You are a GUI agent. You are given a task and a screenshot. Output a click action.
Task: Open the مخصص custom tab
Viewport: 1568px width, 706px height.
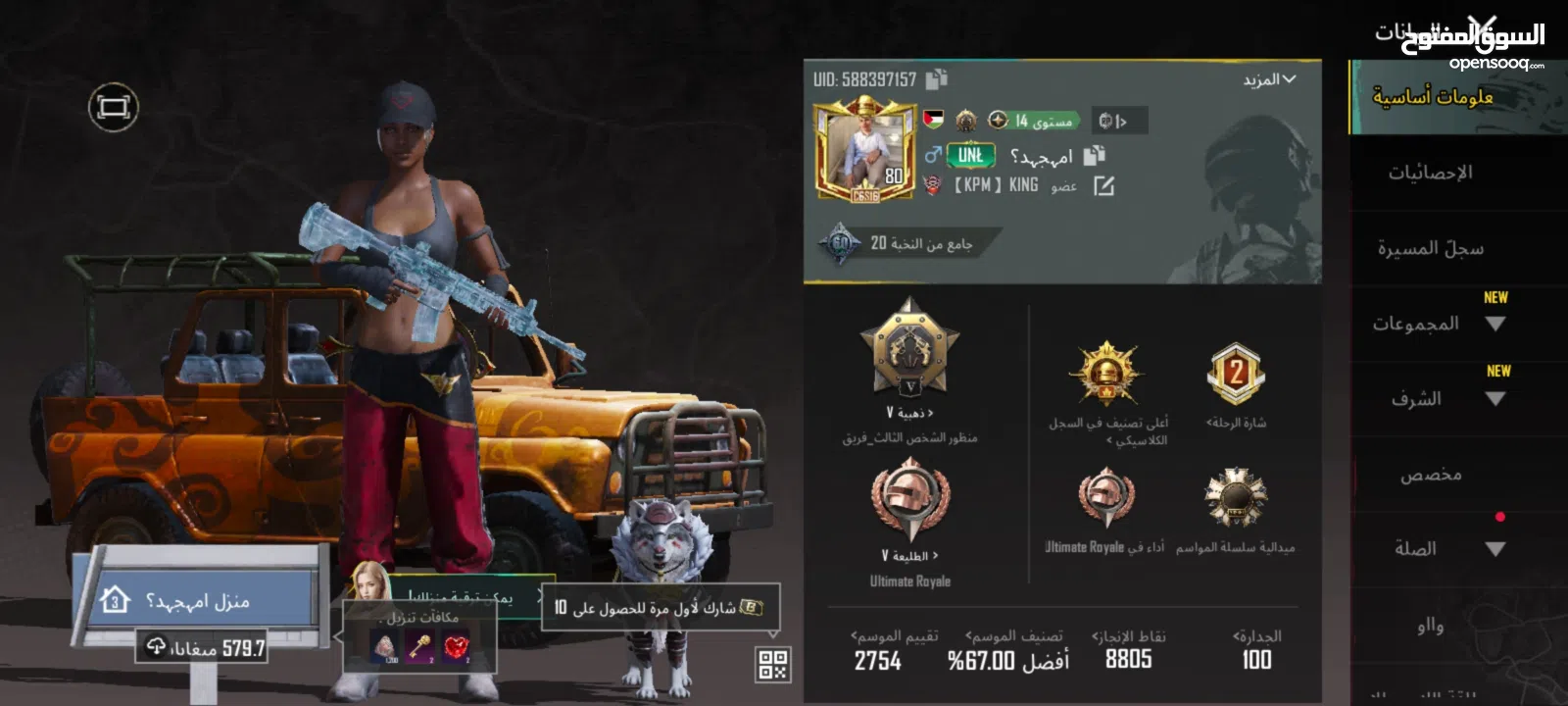click(x=1431, y=475)
